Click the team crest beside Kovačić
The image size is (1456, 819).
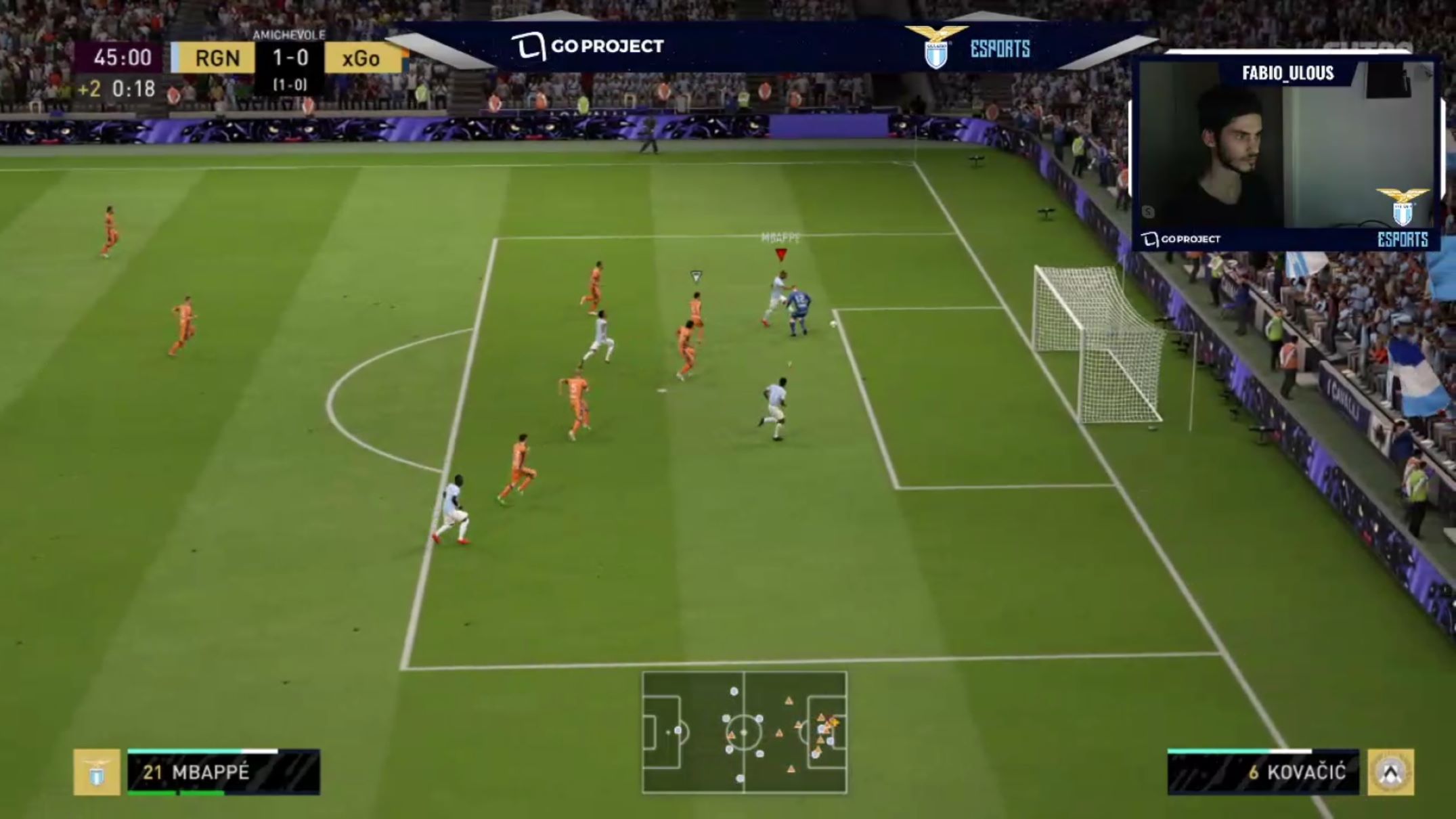click(x=1390, y=772)
